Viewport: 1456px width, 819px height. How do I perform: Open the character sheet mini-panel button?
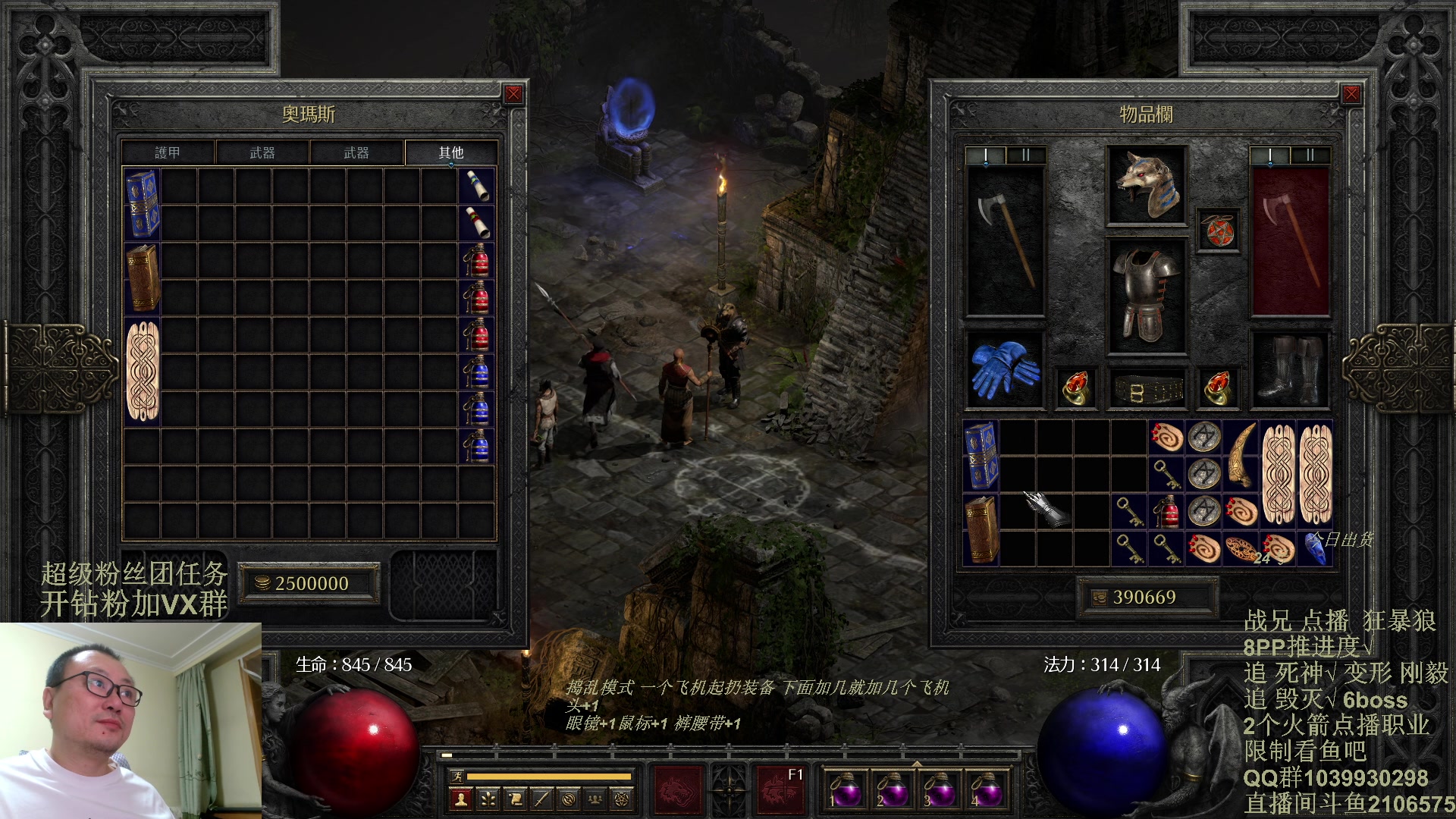click(460, 799)
